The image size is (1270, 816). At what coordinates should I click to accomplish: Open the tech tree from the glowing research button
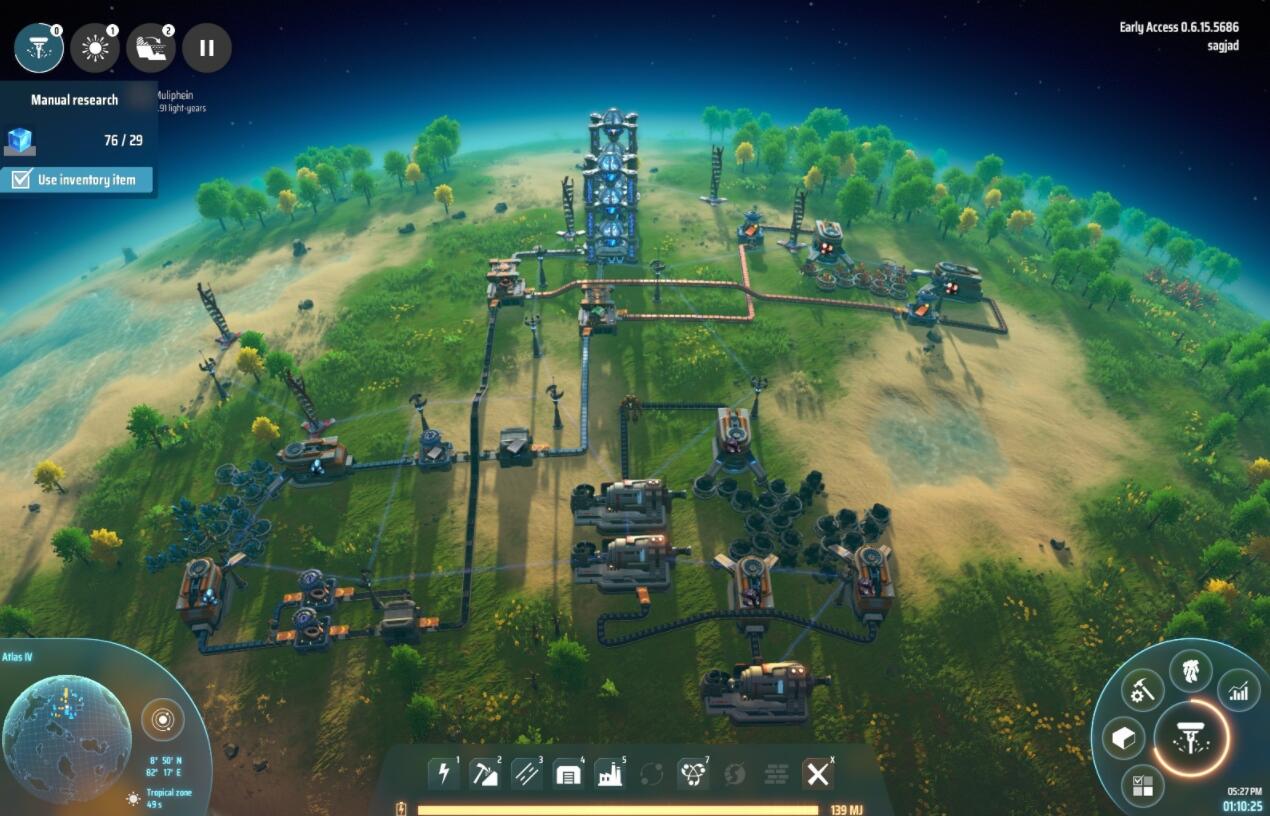coord(1191,739)
